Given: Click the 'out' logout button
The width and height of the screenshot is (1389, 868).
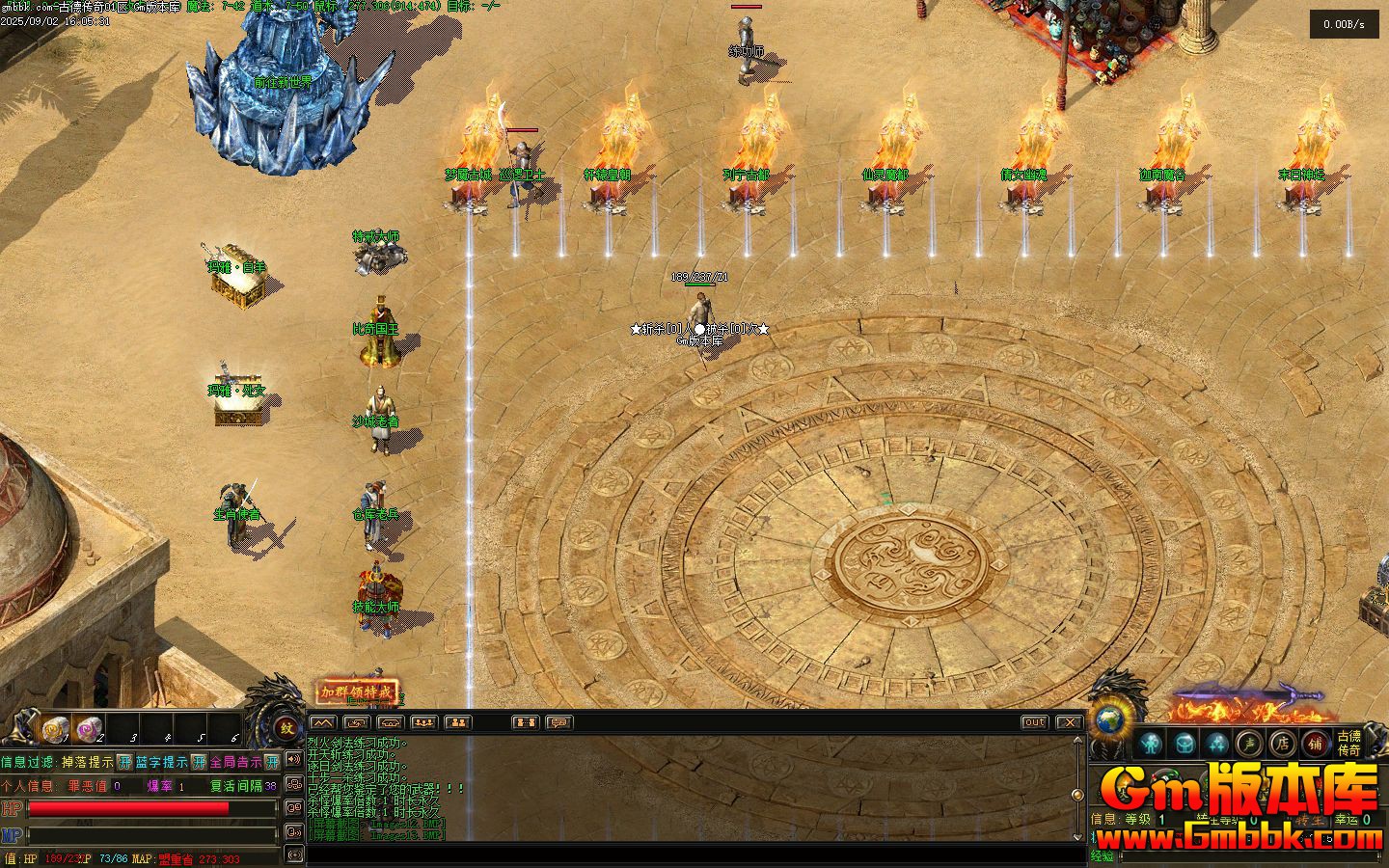Looking at the screenshot, I should click(1034, 722).
